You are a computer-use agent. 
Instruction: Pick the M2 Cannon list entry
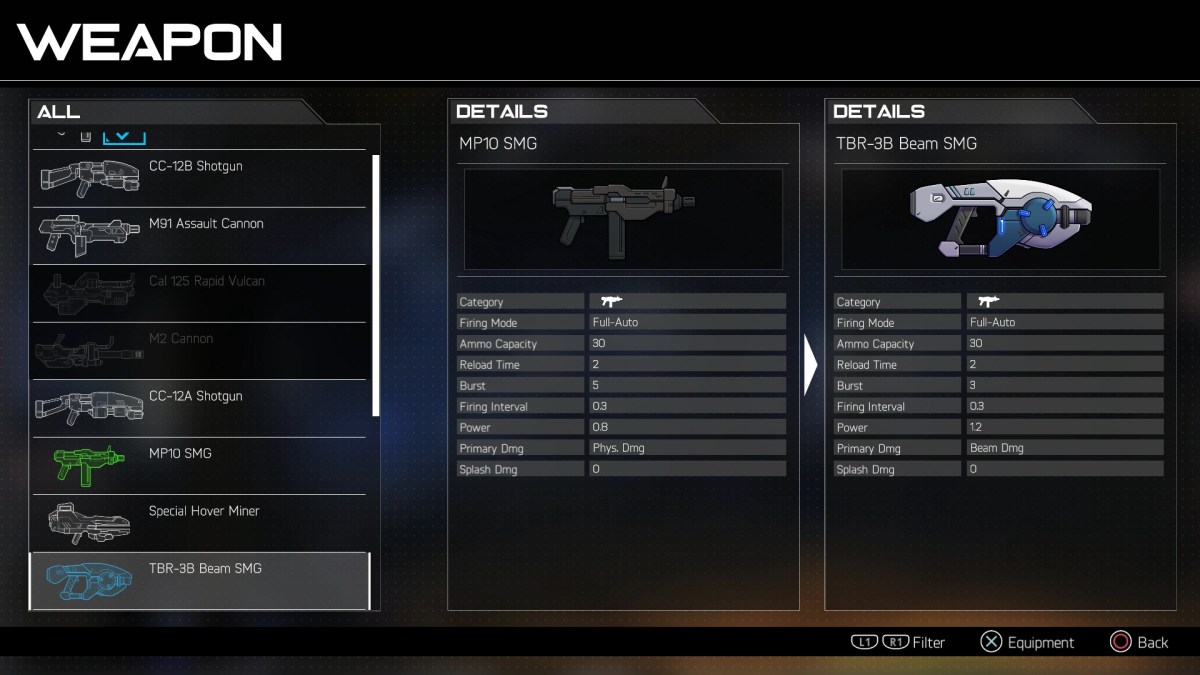(x=200, y=351)
